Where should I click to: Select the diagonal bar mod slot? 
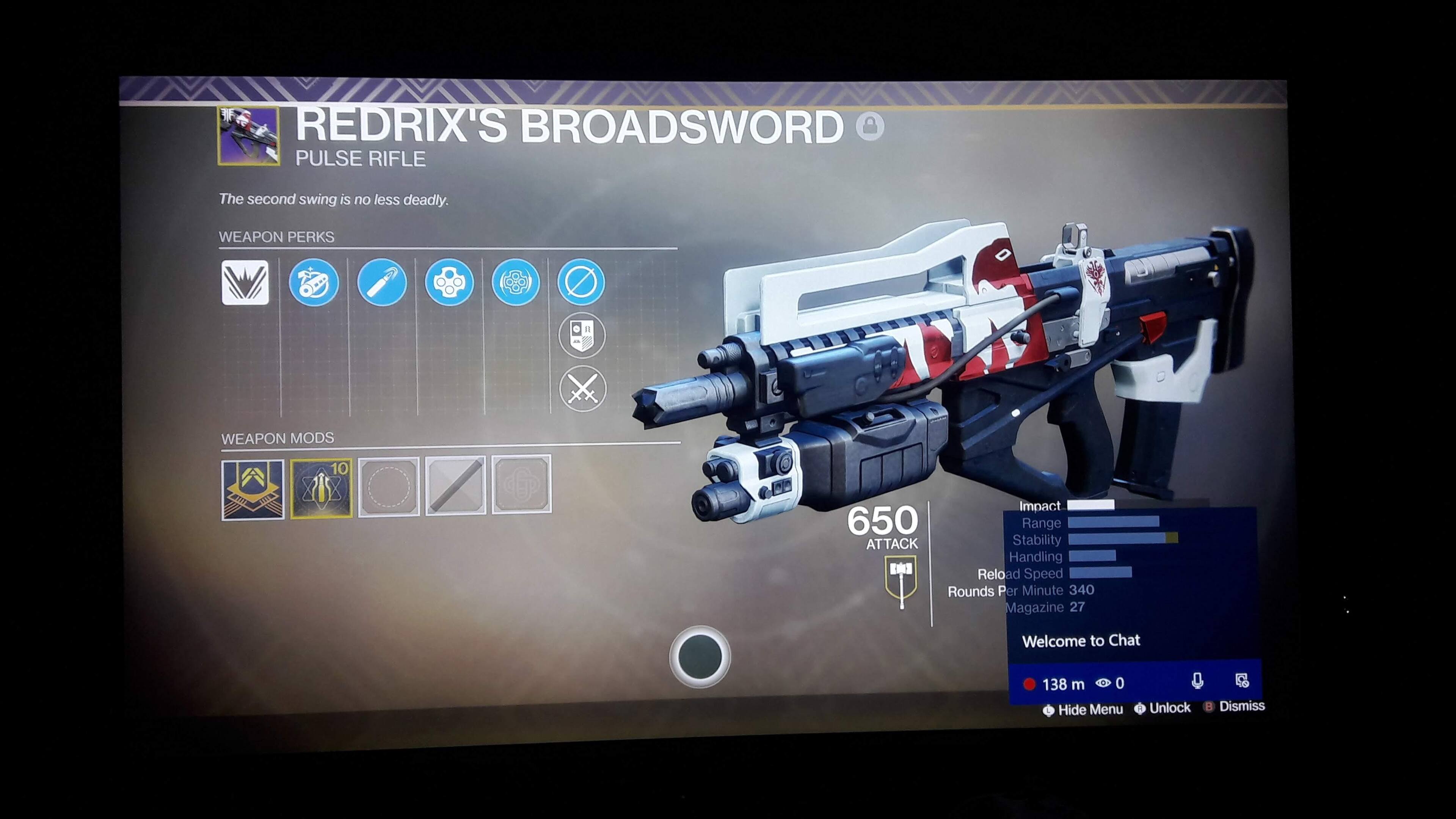point(455,485)
